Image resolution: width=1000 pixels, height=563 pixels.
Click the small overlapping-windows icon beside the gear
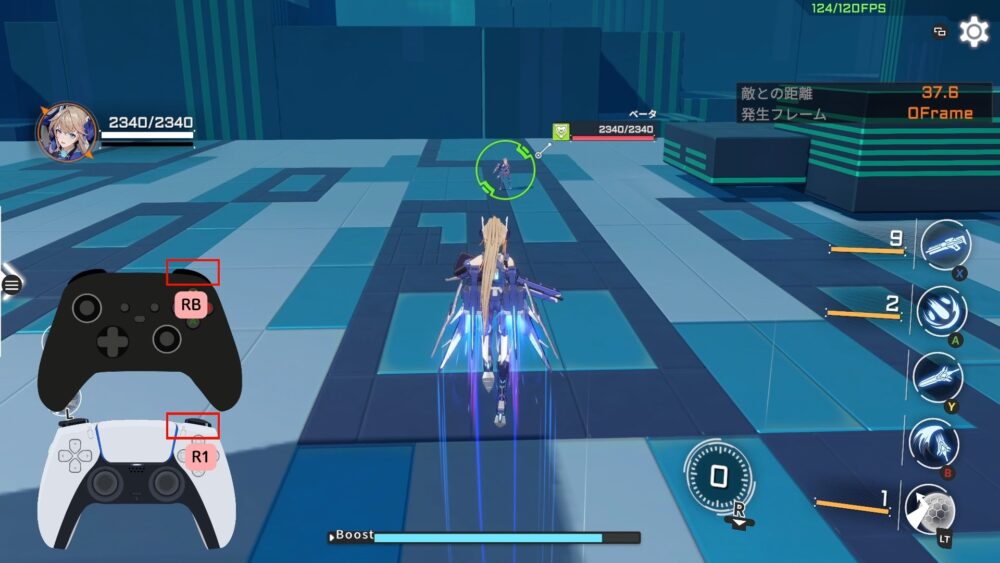pyautogui.click(x=939, y=32)
